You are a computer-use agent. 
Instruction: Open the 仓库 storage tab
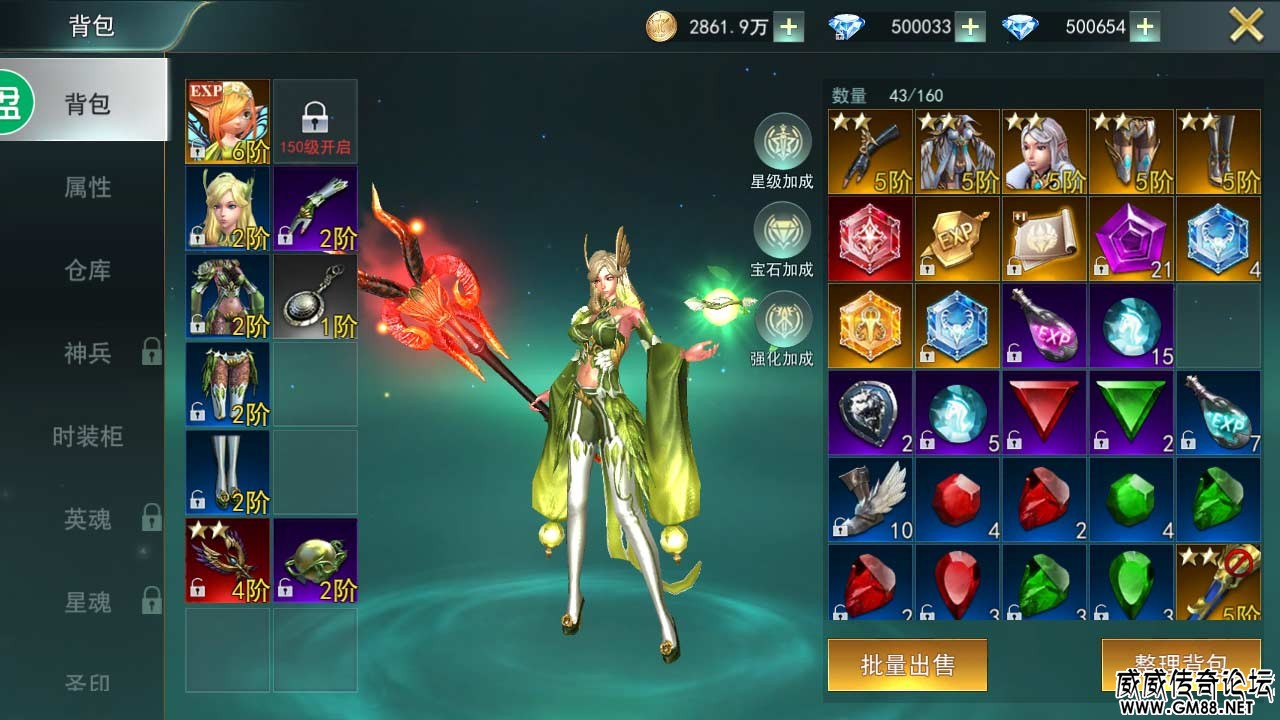pos(88,270)
